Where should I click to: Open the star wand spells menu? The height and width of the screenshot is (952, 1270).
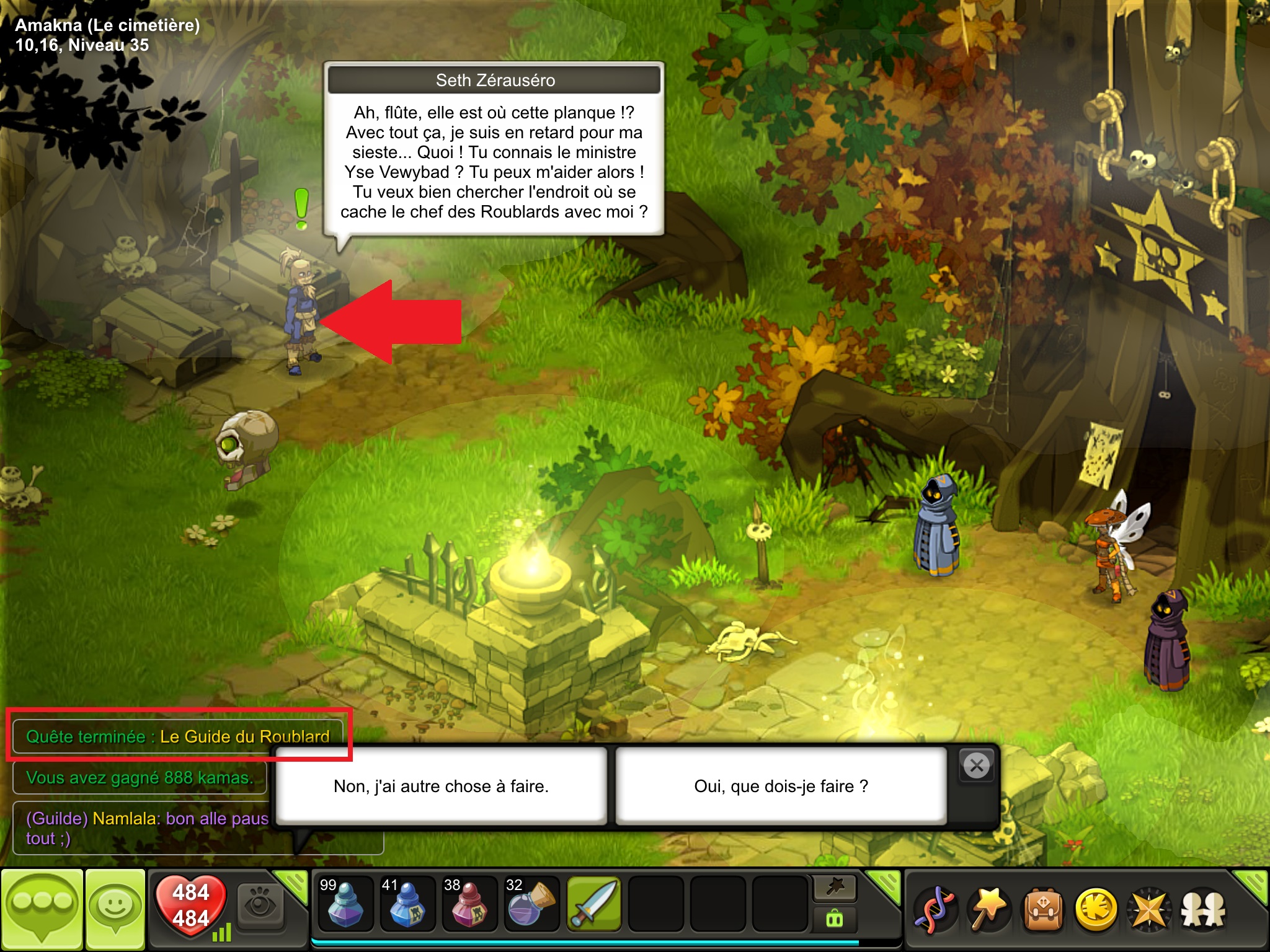(x=989, y=910)
